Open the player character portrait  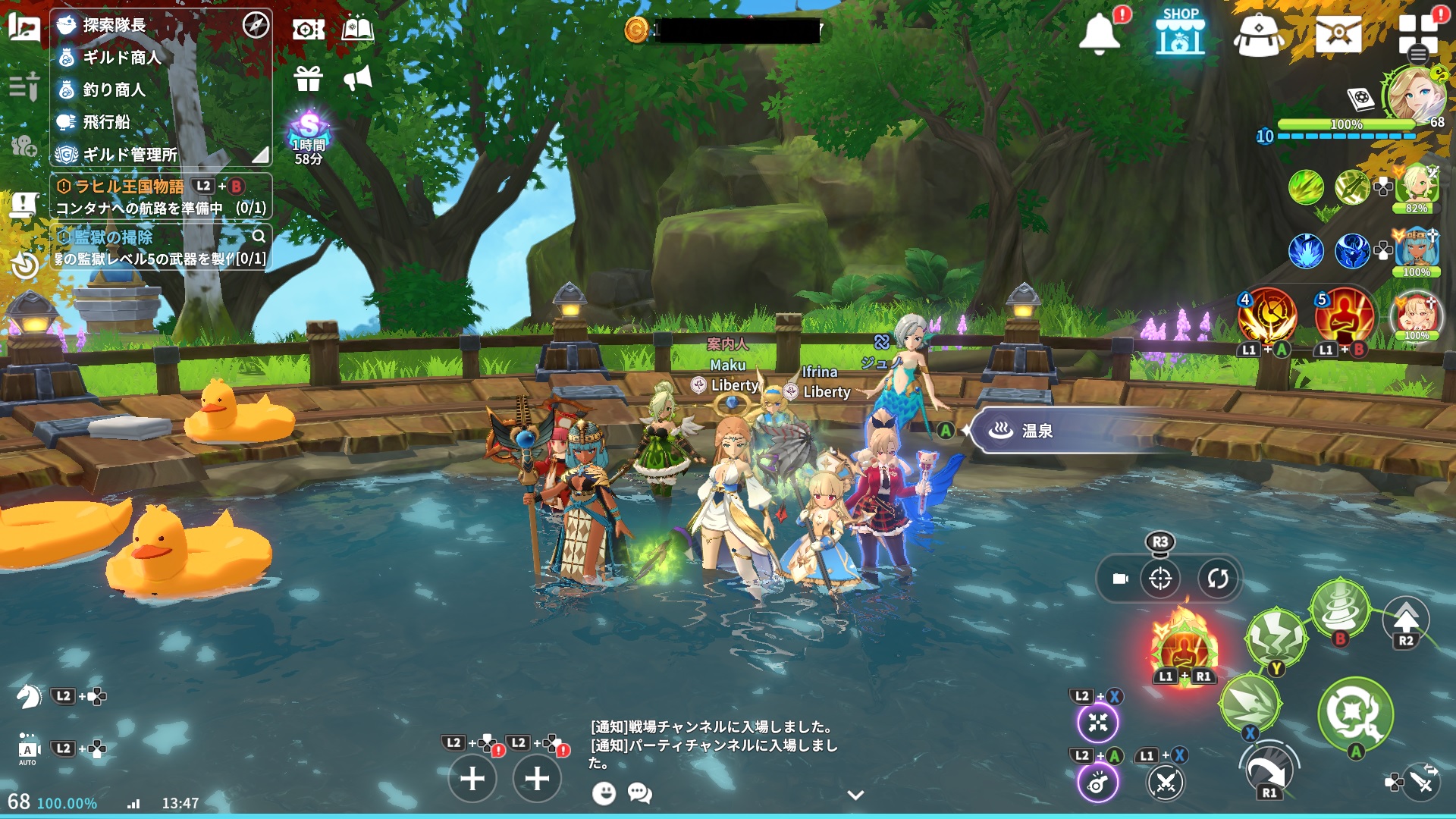(x=1413, y=95)
